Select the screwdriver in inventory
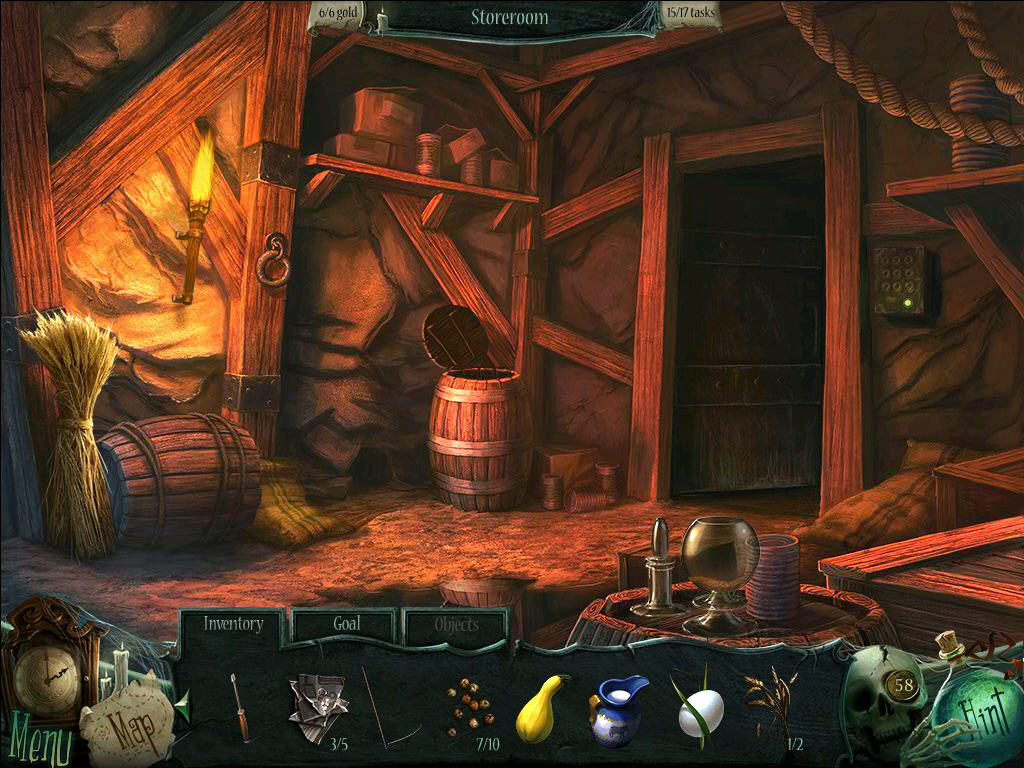Screen dimensions: 1024x768 [x=240, y=707]
